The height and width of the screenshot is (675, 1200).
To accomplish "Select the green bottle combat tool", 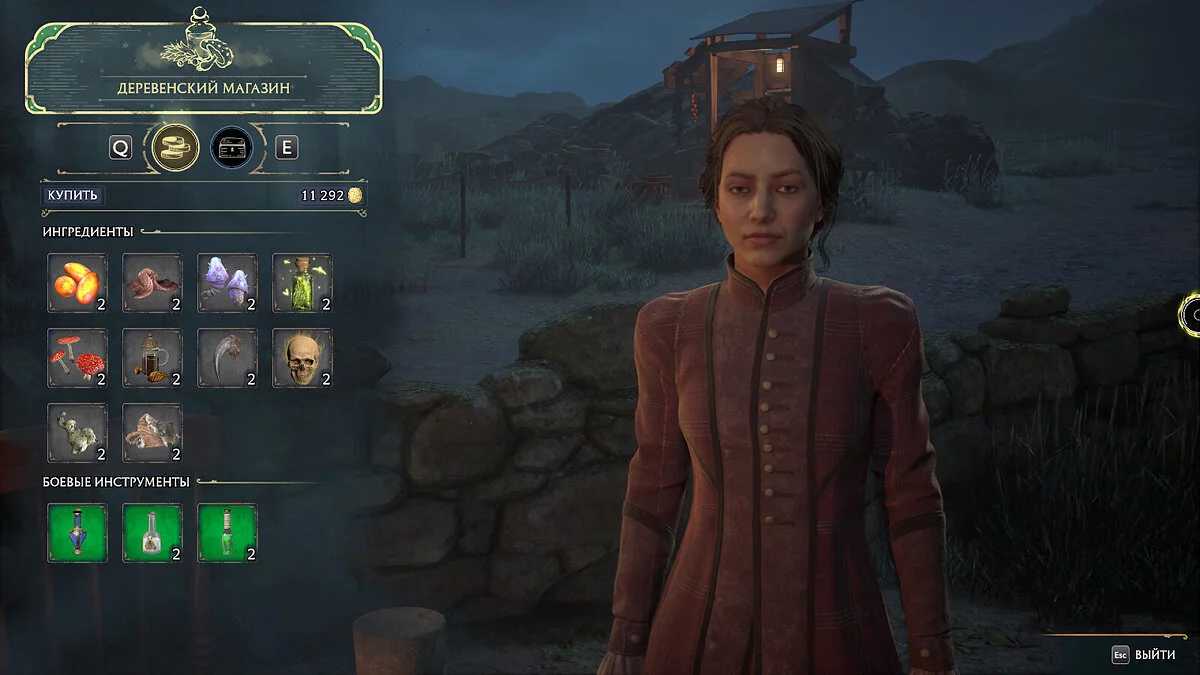I will tap(227, 533).
